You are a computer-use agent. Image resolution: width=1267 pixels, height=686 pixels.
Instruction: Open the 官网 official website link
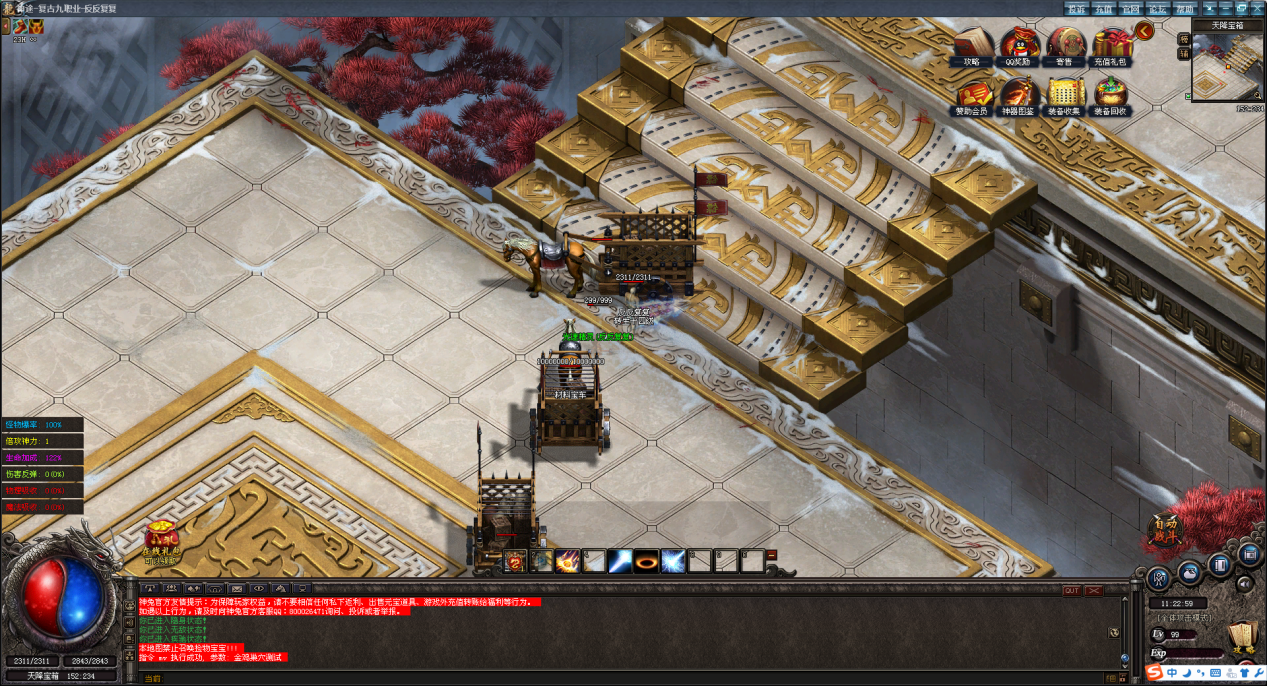(x=1130, y=8)
